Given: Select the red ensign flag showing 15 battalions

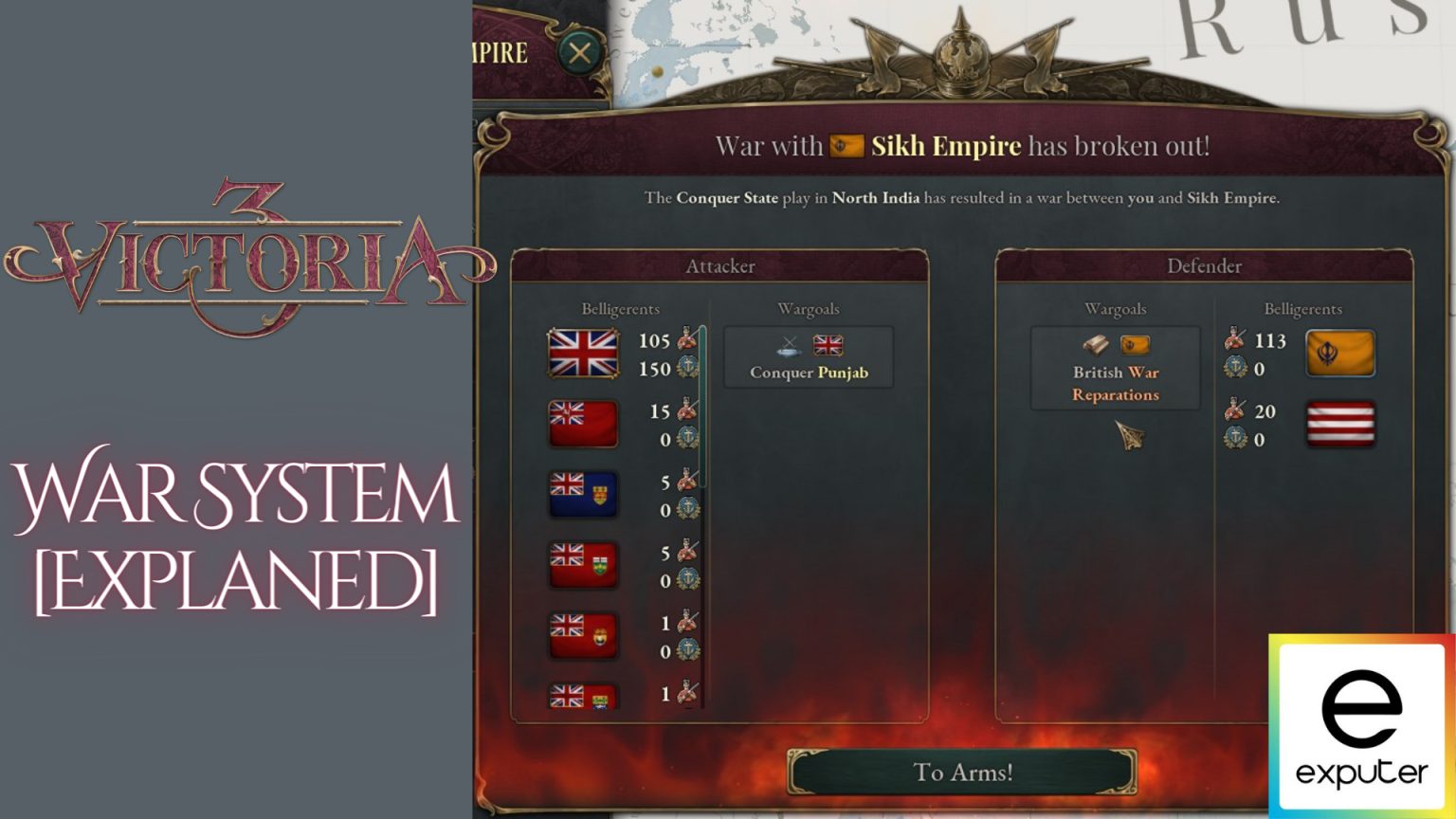Looking at the screenshot, I should pyautogui.click(x=585, y=424).
